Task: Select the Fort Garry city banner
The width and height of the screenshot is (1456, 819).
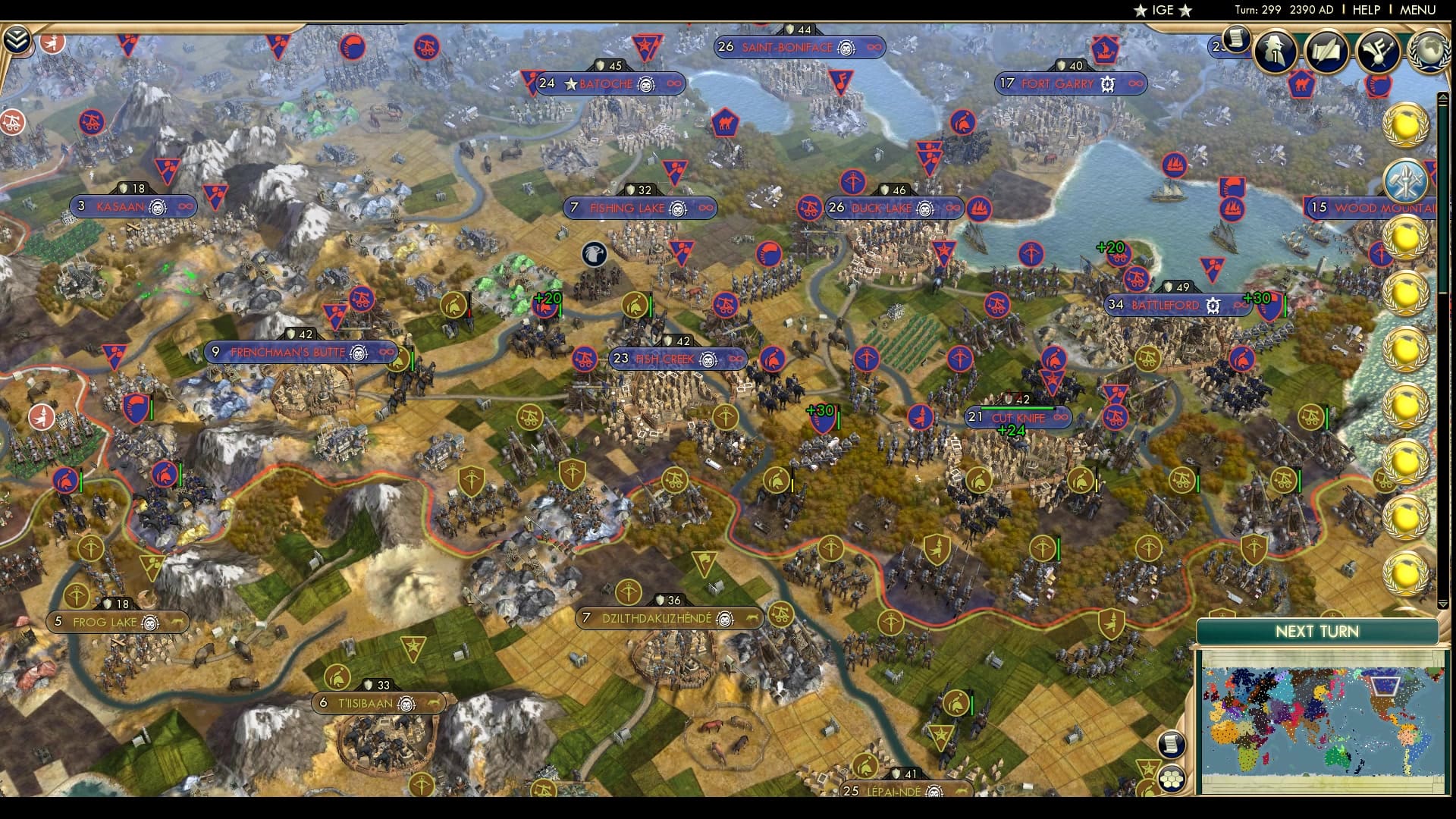Action: point(1069,84)
